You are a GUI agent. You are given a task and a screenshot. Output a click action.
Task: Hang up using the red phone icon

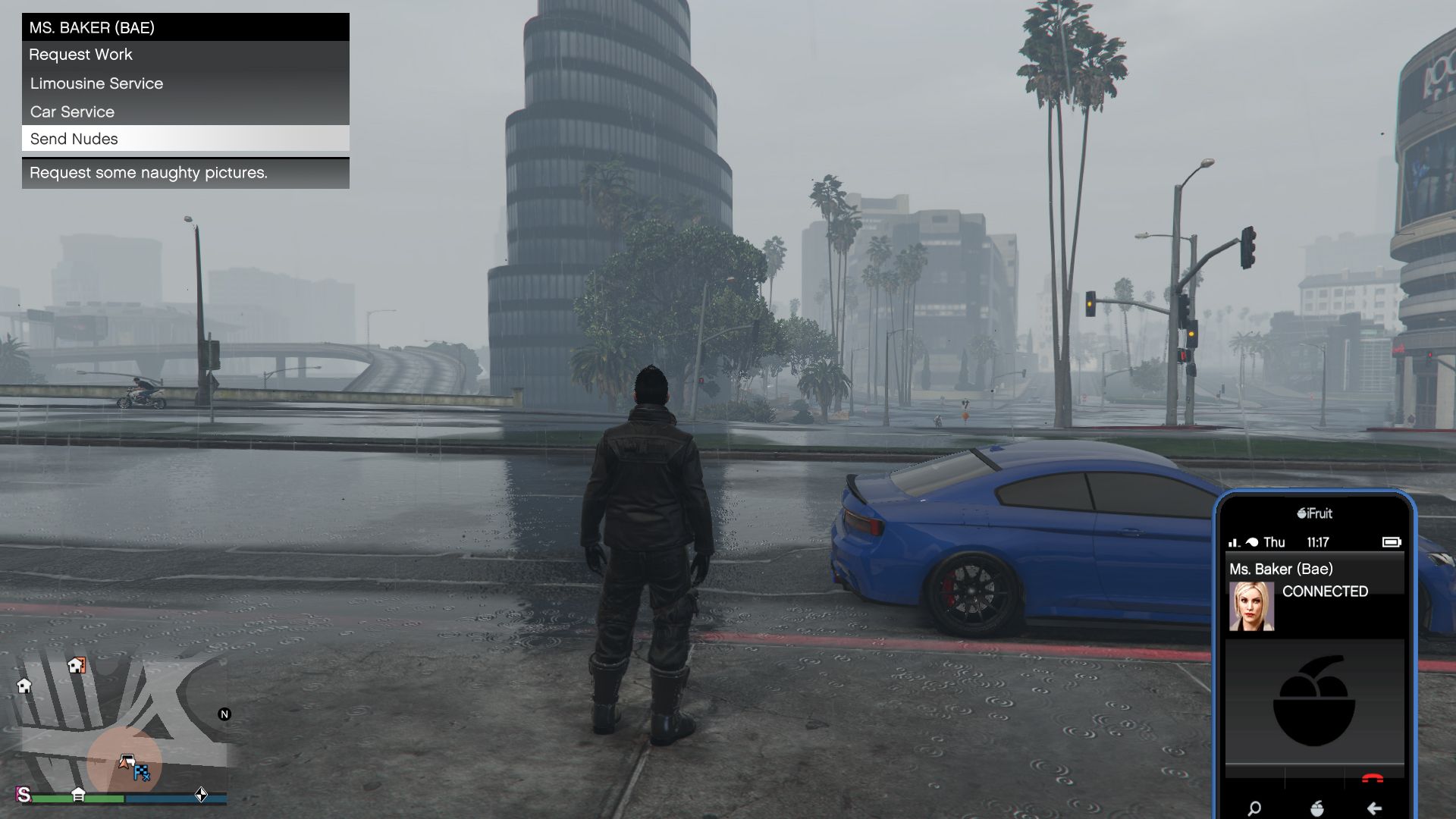1372,778
